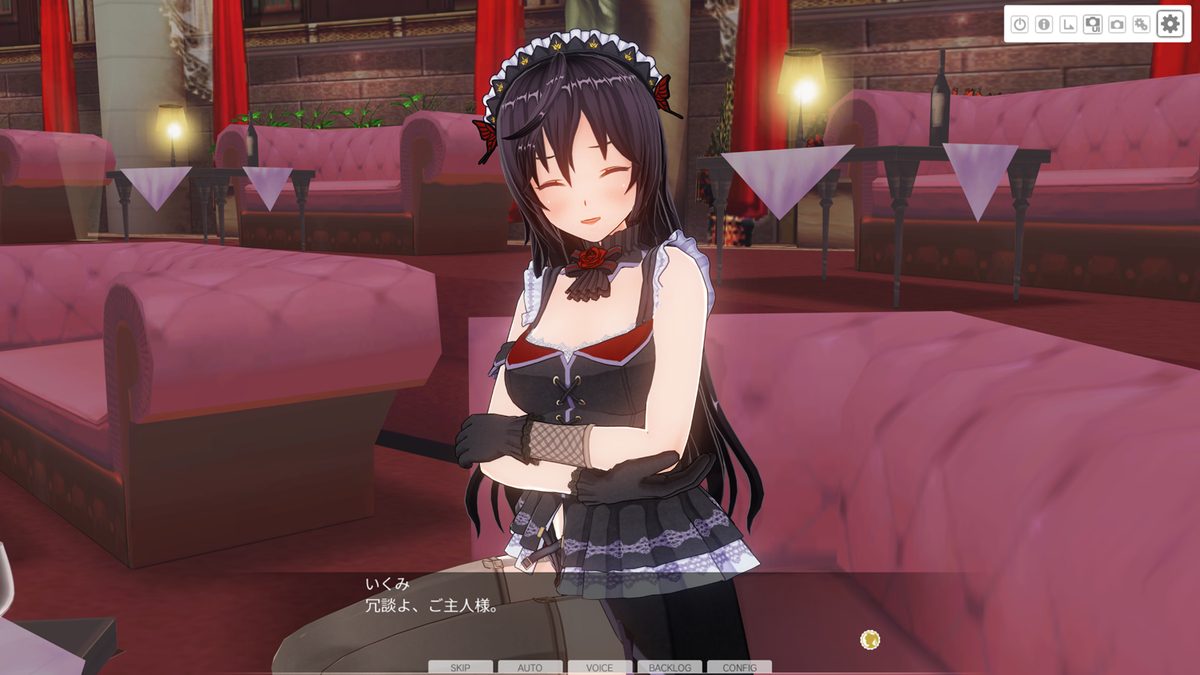Click the SKIP button
The width and height of the screenshot is (1200, 675).
460,667
